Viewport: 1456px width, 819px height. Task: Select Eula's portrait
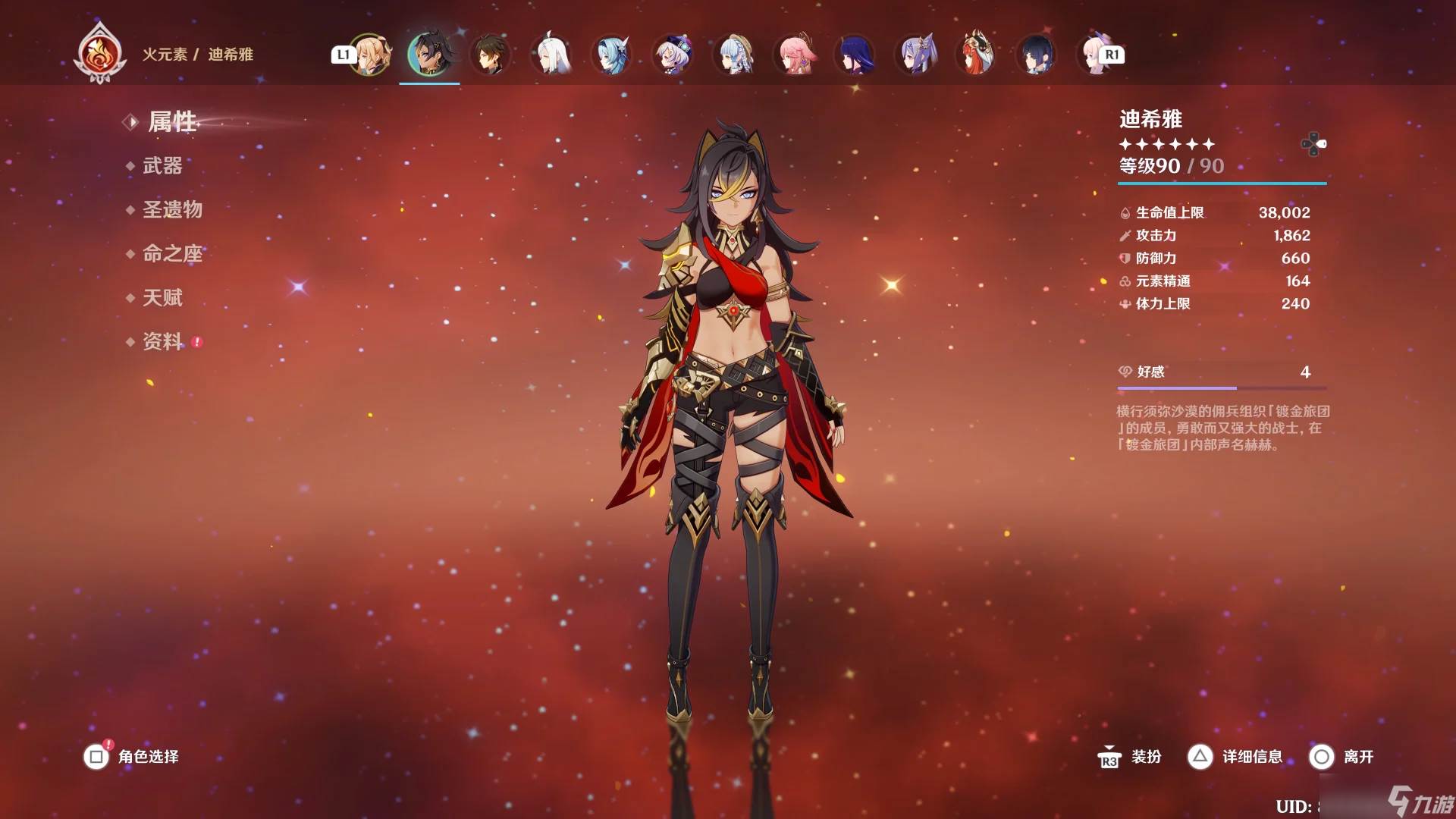pos(612,55)
